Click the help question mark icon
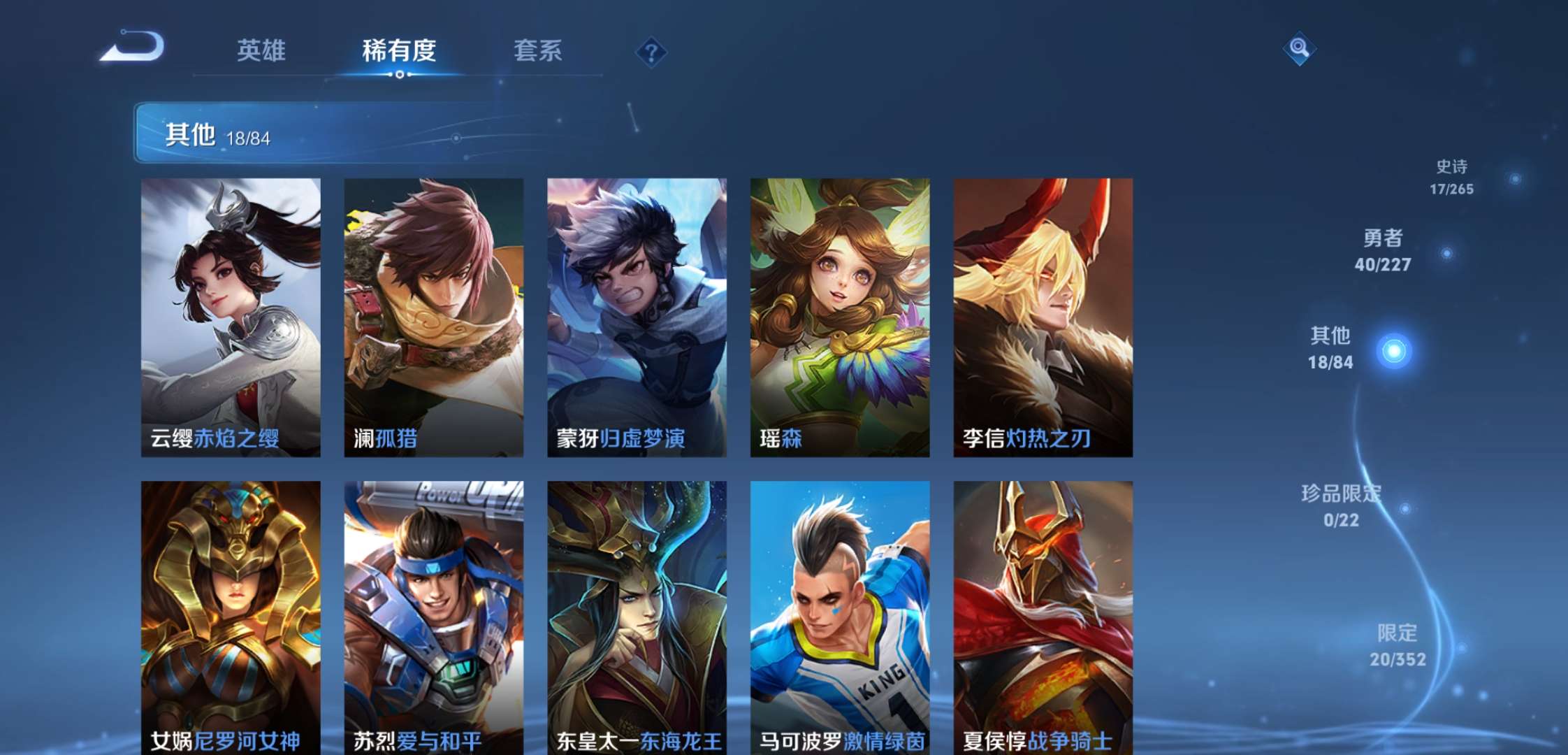The image size is (1568, 755). tap(650, 50)
